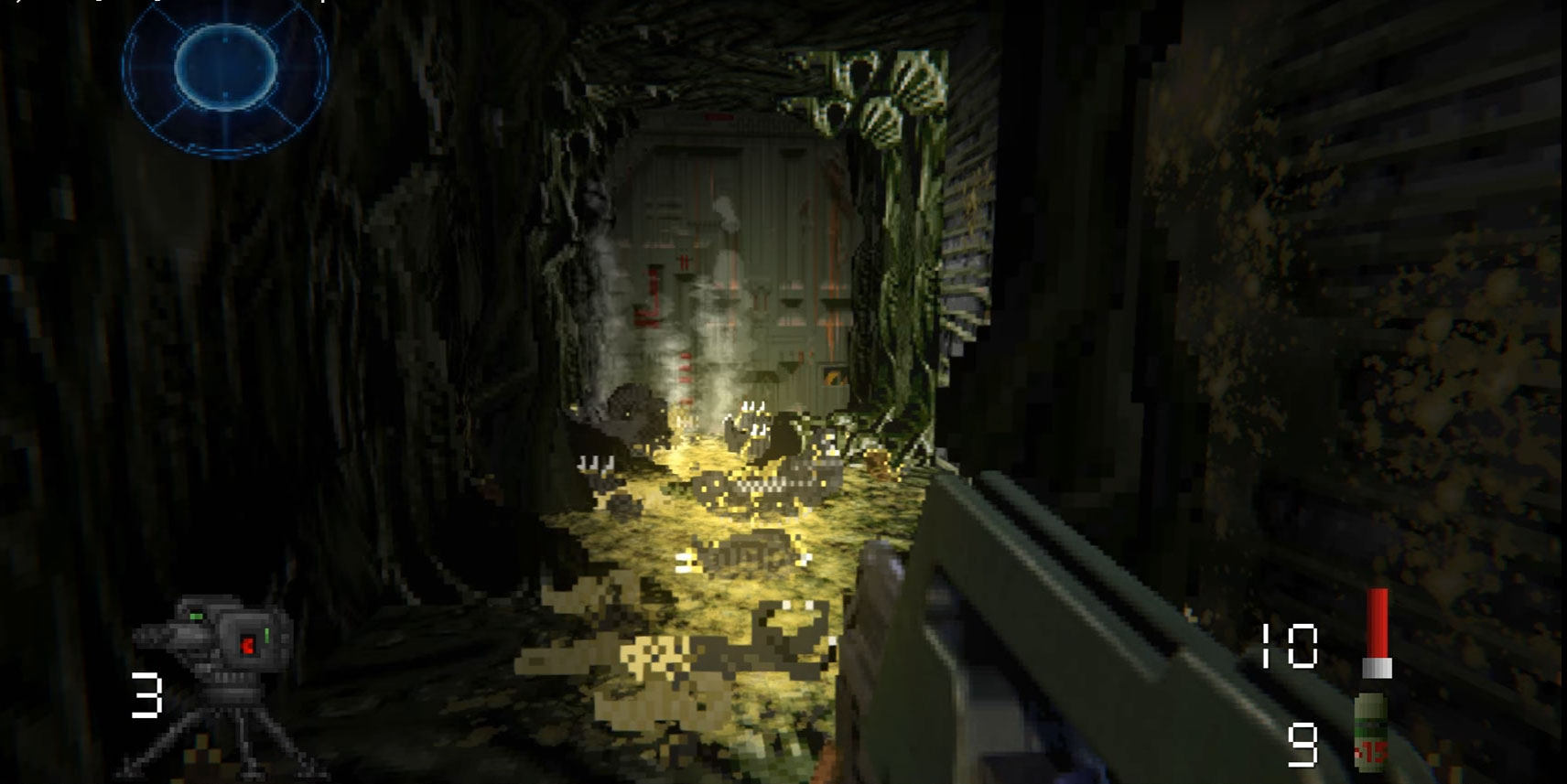Image resolution: width=1567 pixels, height=784 pixels.
Task: Click the shotgun shell's silver casing base
Action: tap(1377, 667)
